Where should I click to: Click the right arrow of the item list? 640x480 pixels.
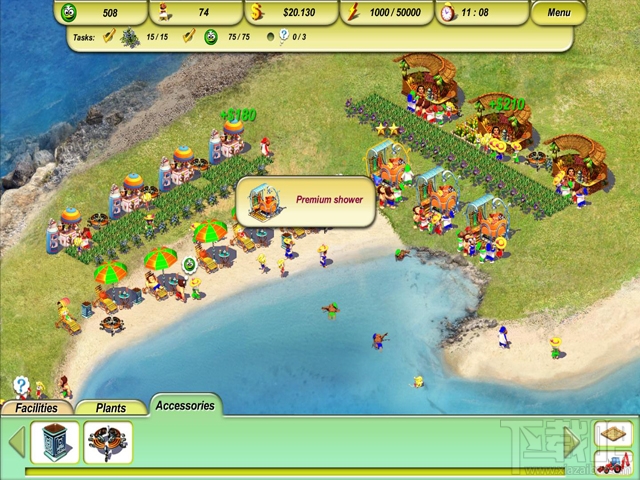click(573, 441)
